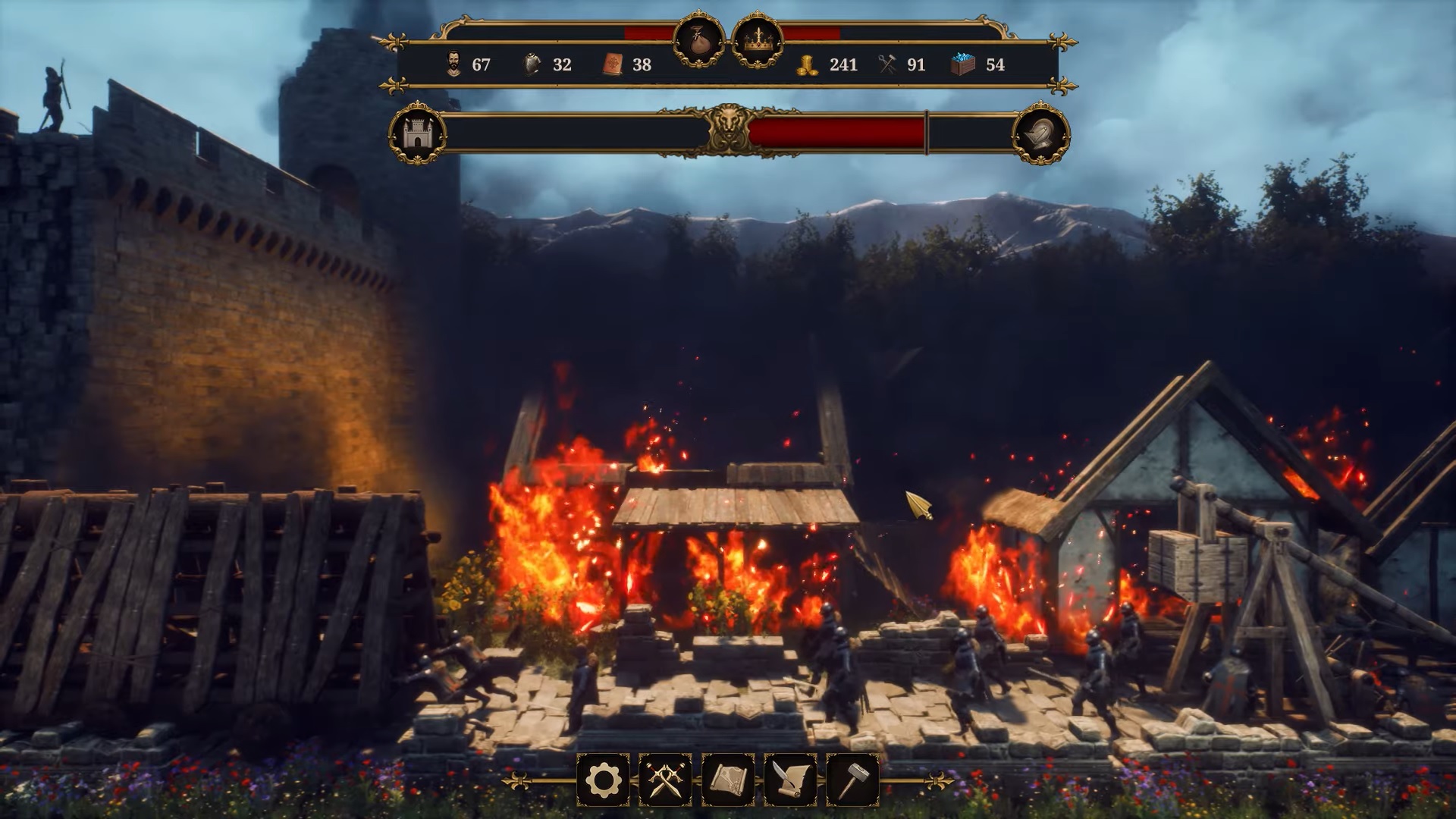This screenshot has height=819, width=1456.
Task: Click the armor breastplate resource icon
Action: point(533,64)
